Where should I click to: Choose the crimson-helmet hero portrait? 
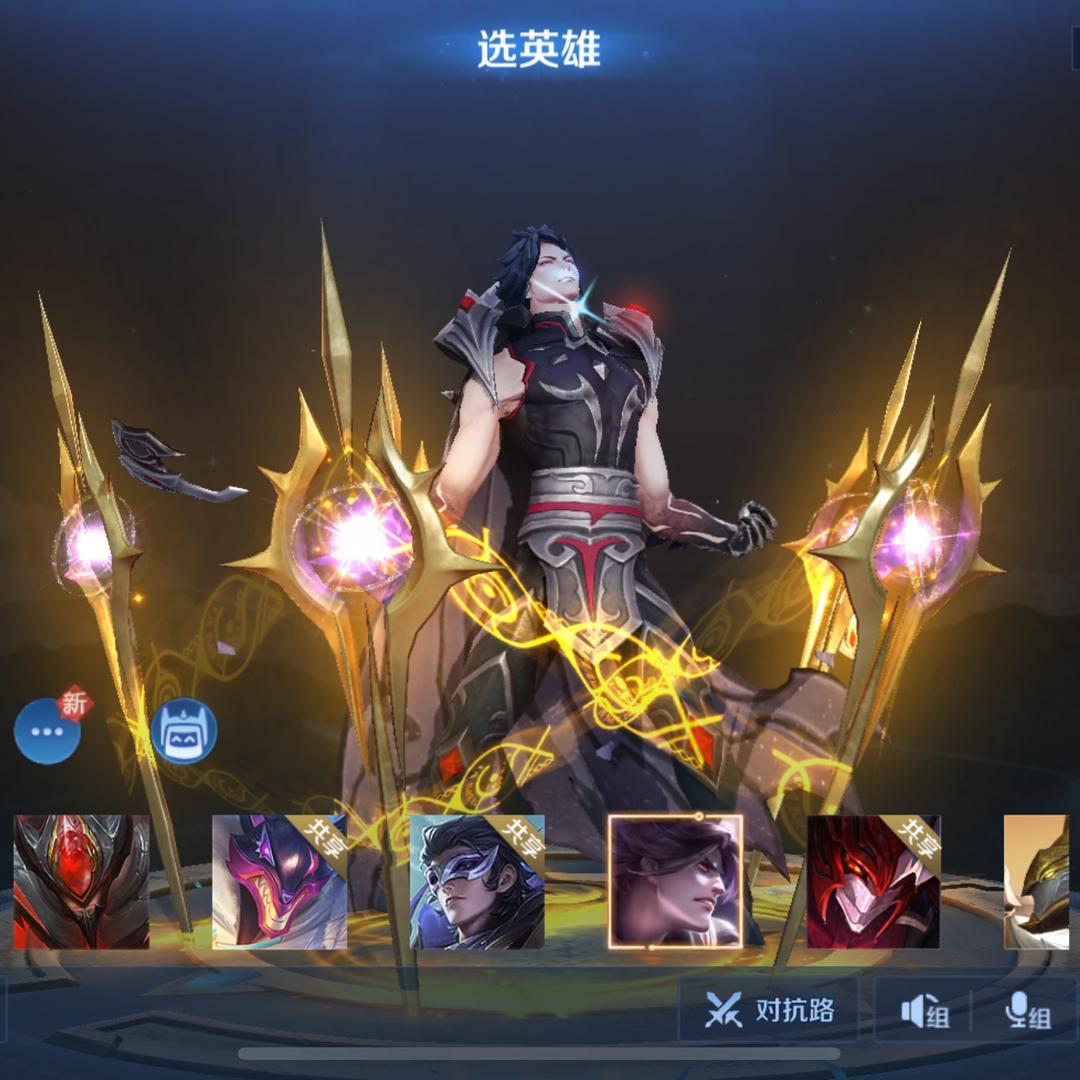coord(873,881)
